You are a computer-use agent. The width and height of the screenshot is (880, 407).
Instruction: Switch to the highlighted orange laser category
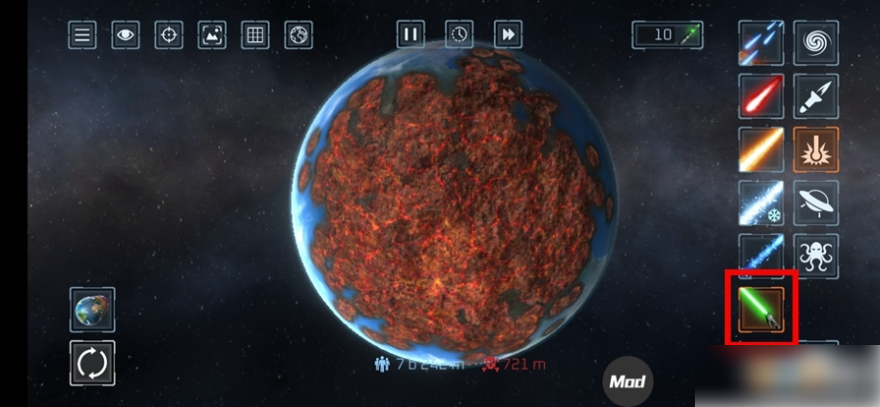pos(816,149)
